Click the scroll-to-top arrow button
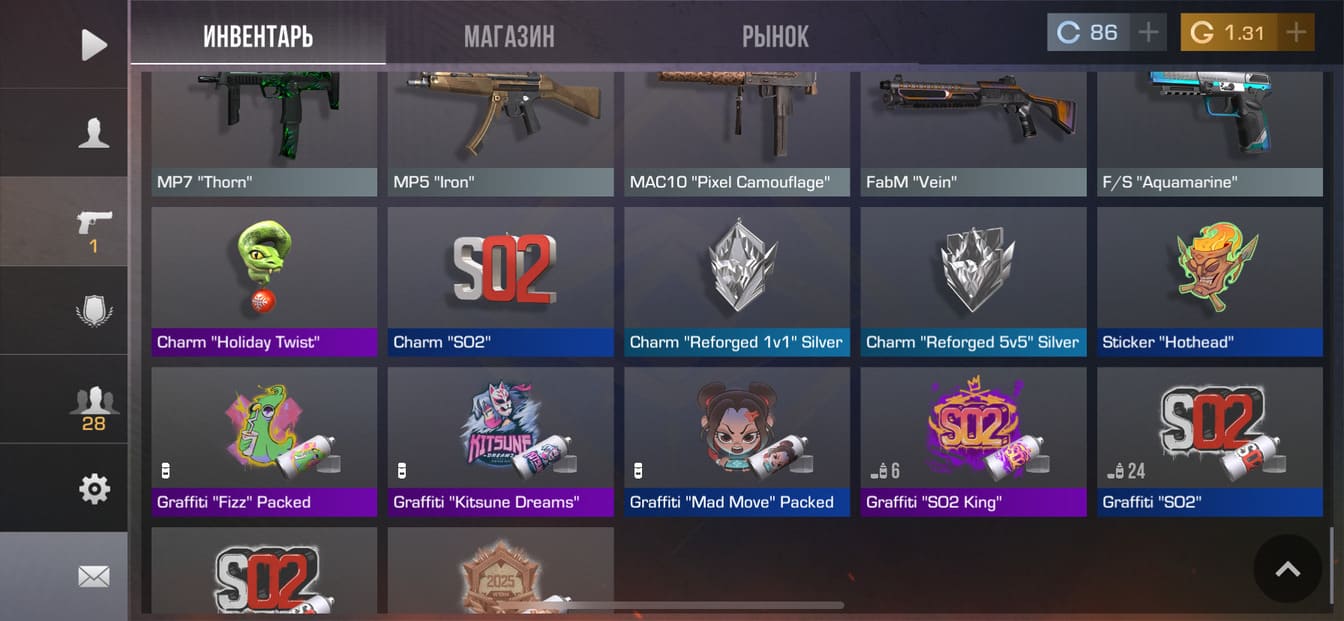 point(1288,569)
